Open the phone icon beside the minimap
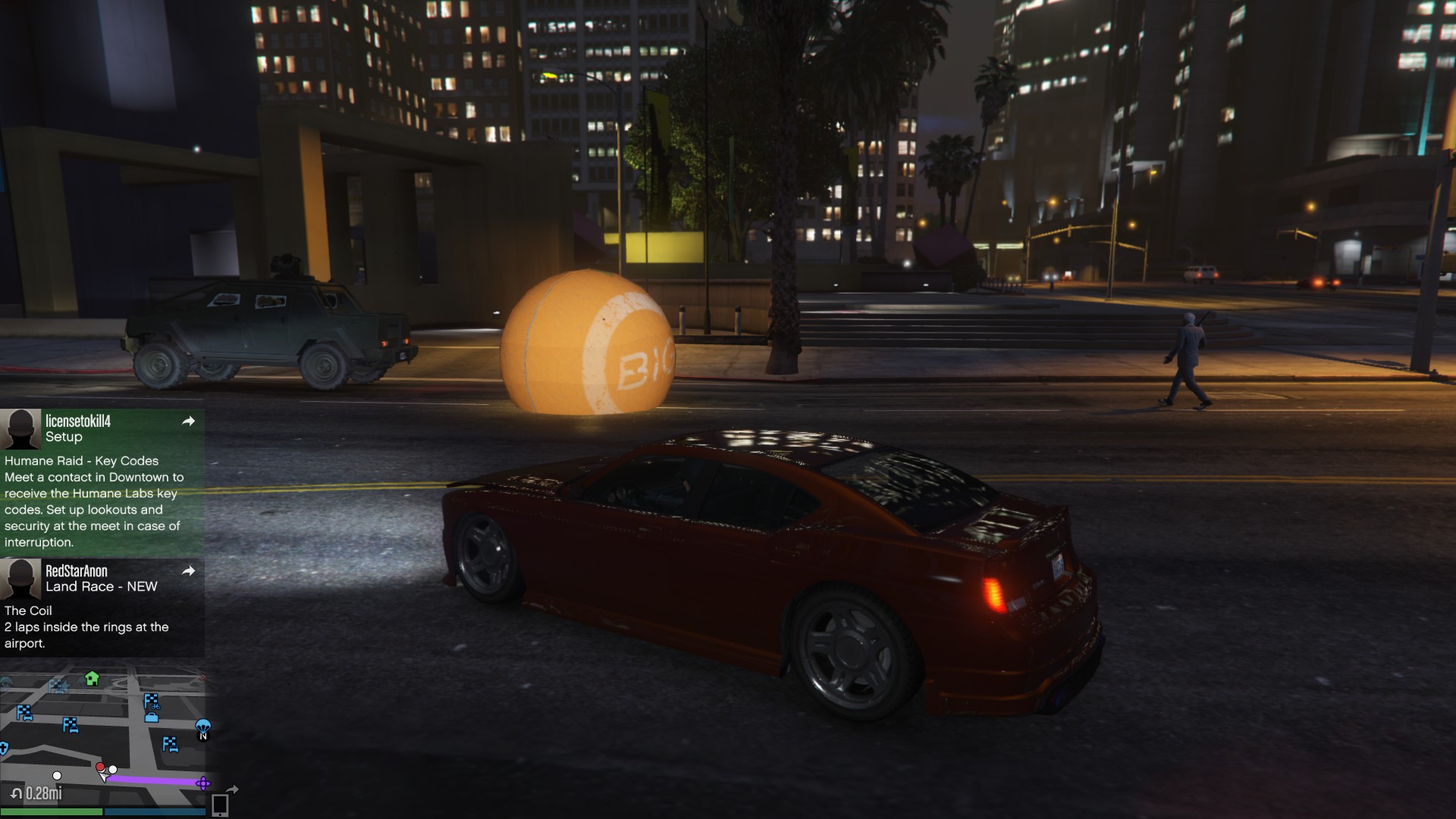This screenshot has width=1456, height=819. (220, 805)
